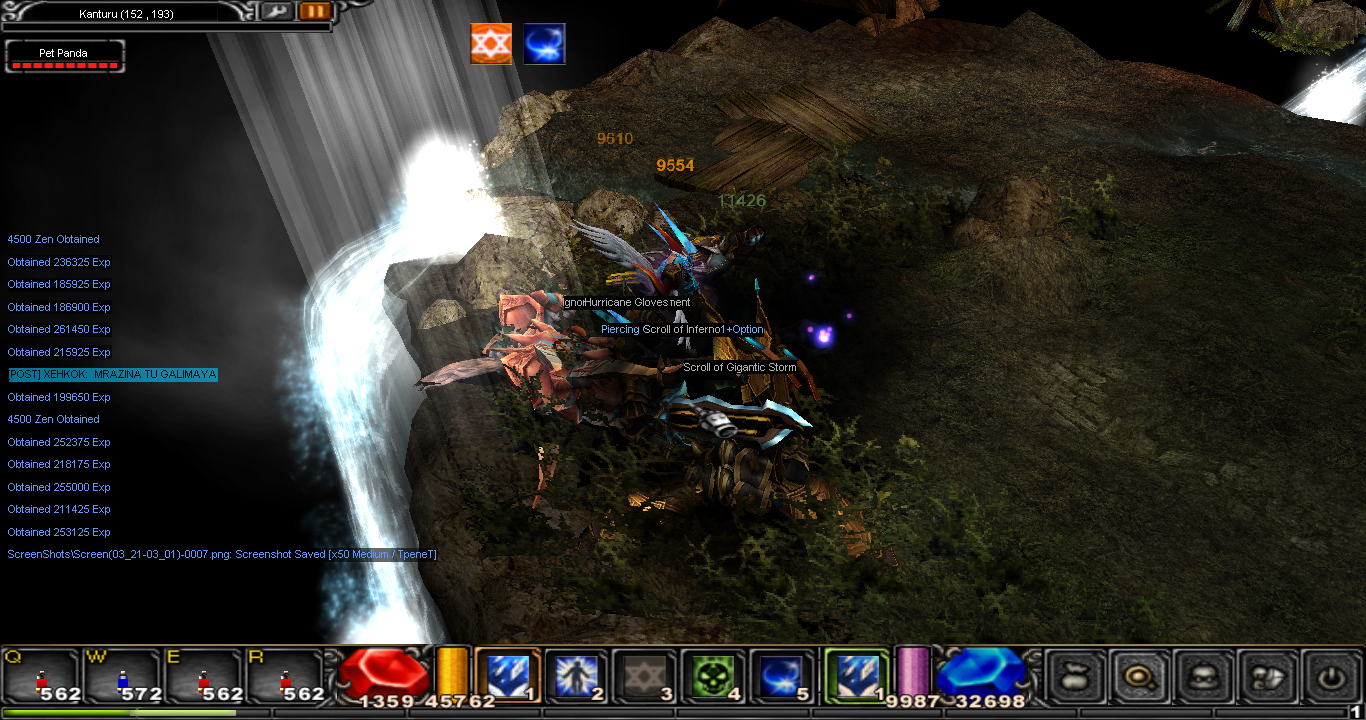1366x720 pixels.
Task: Click the green-framed active skill icon
Action: [855, 677]
